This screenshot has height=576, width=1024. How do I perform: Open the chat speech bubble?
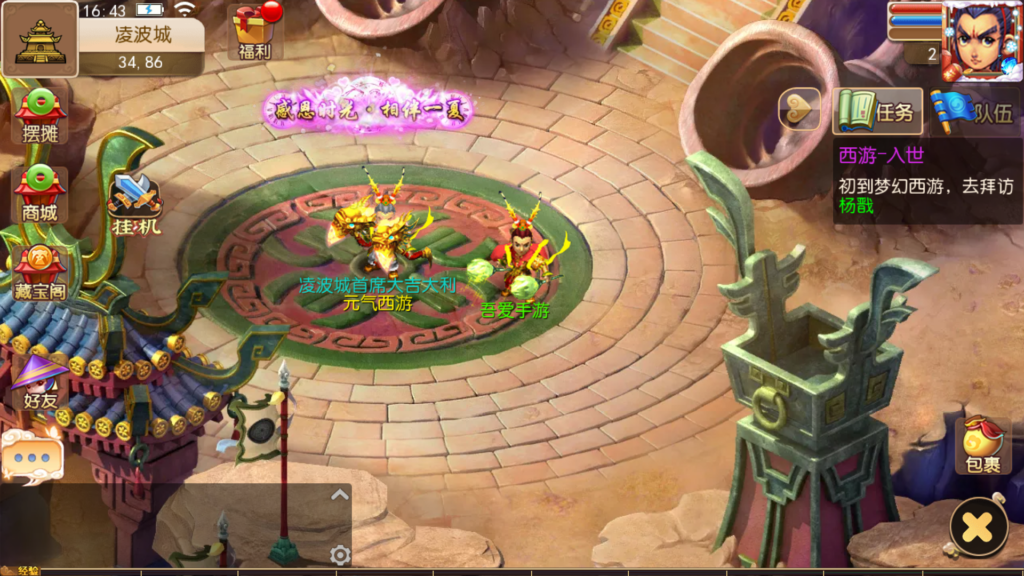point(31,457)
